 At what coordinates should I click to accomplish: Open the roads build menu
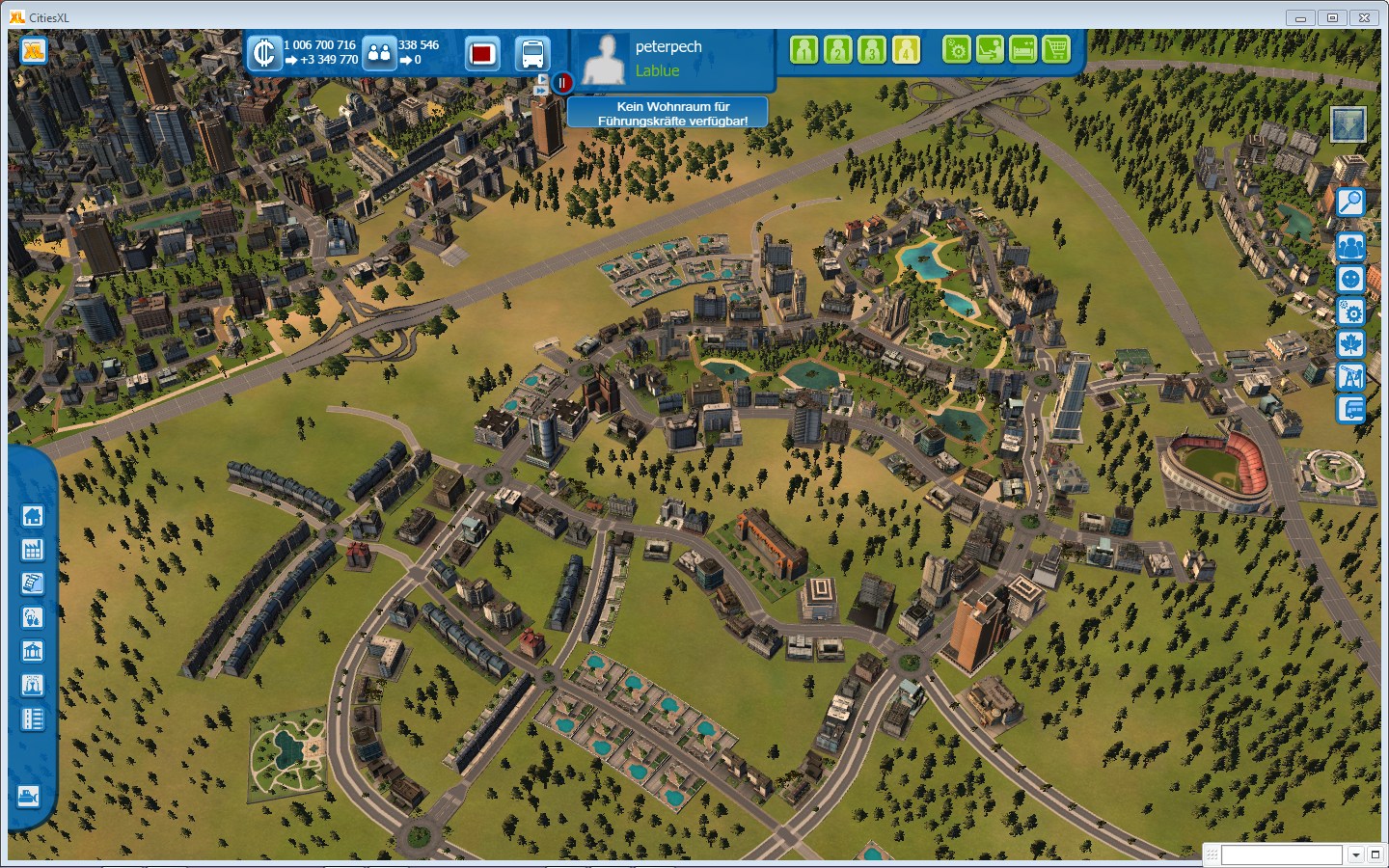32,719
